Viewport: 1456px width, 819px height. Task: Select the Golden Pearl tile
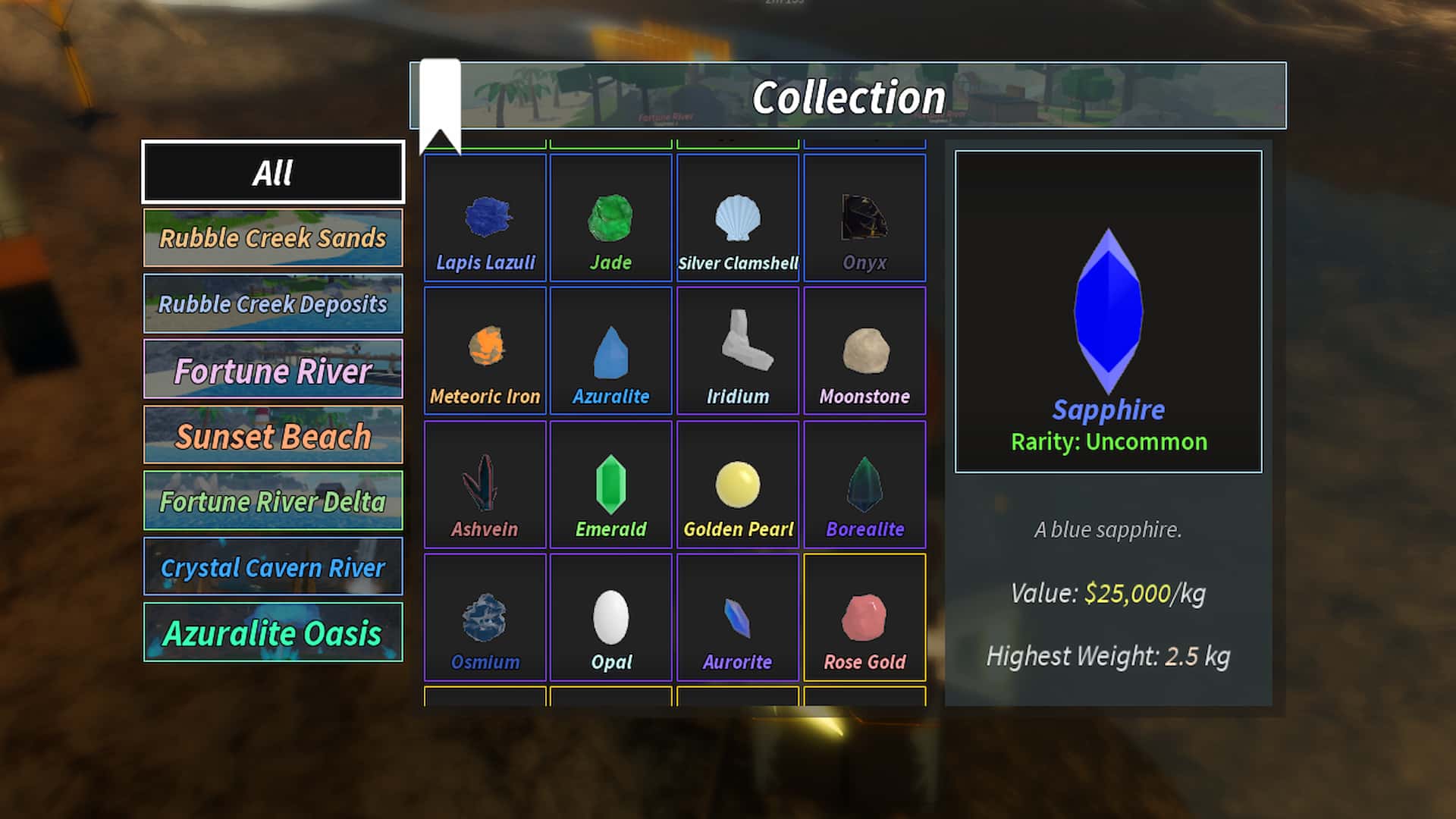738,485
